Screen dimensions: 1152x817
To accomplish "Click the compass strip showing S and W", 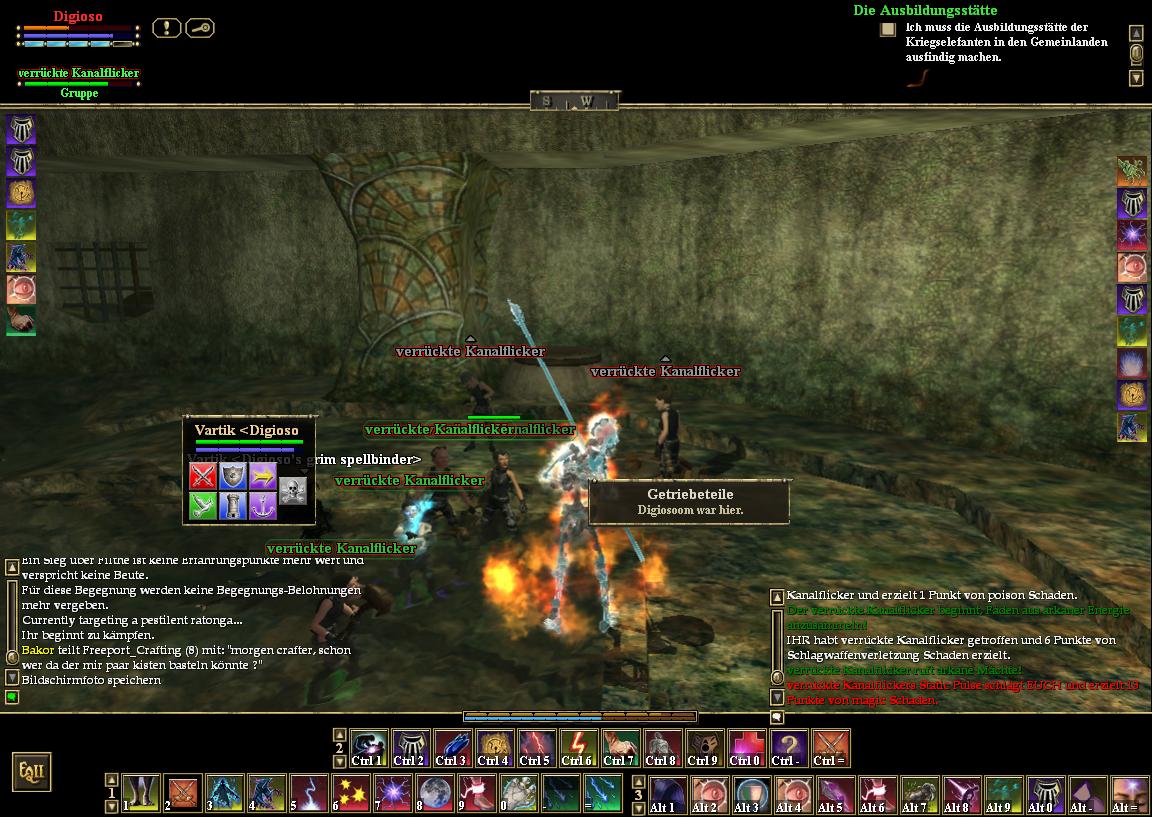I will (574, 101).
